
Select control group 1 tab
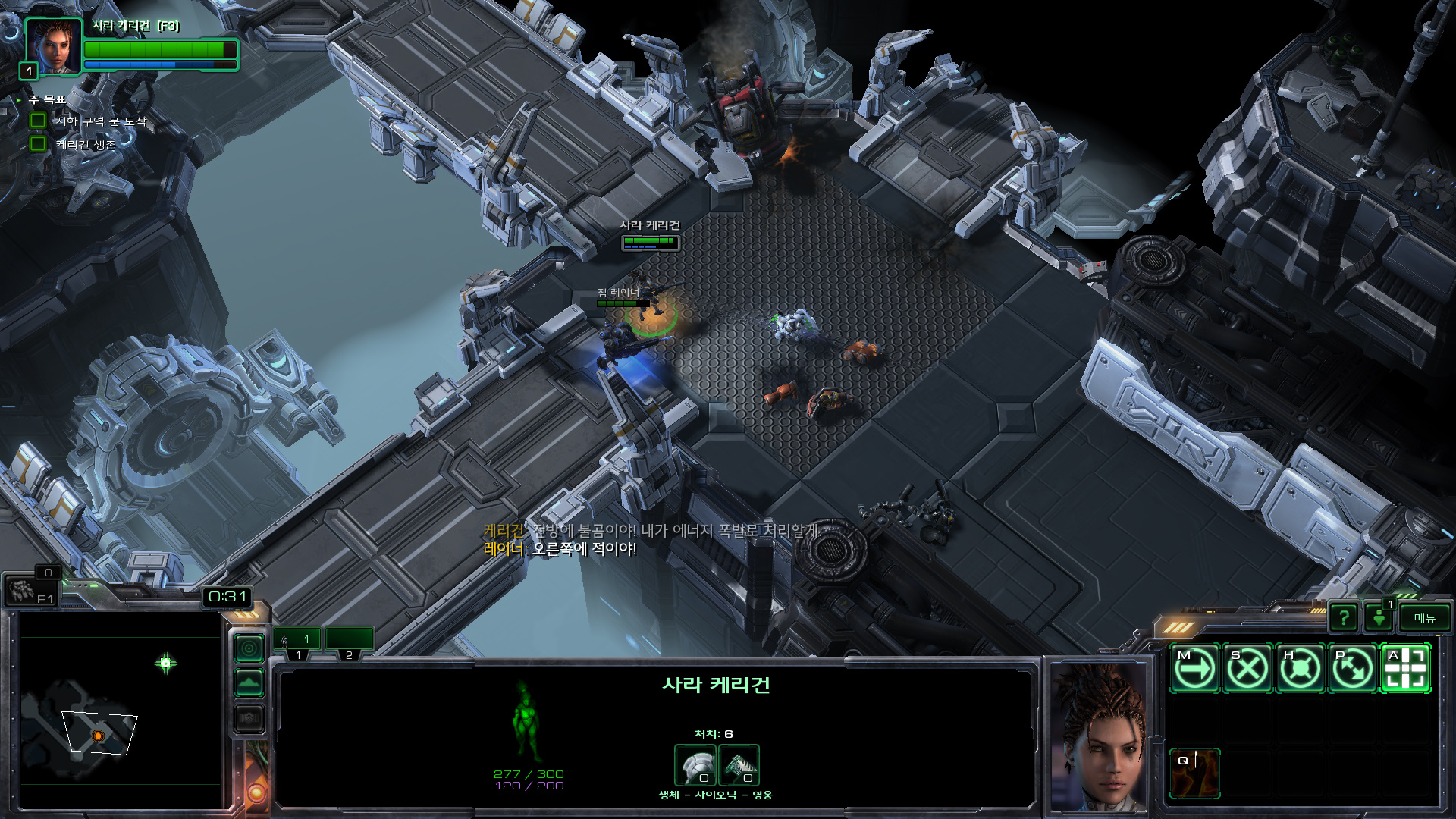pyautogui.click(x=297, y=642)
